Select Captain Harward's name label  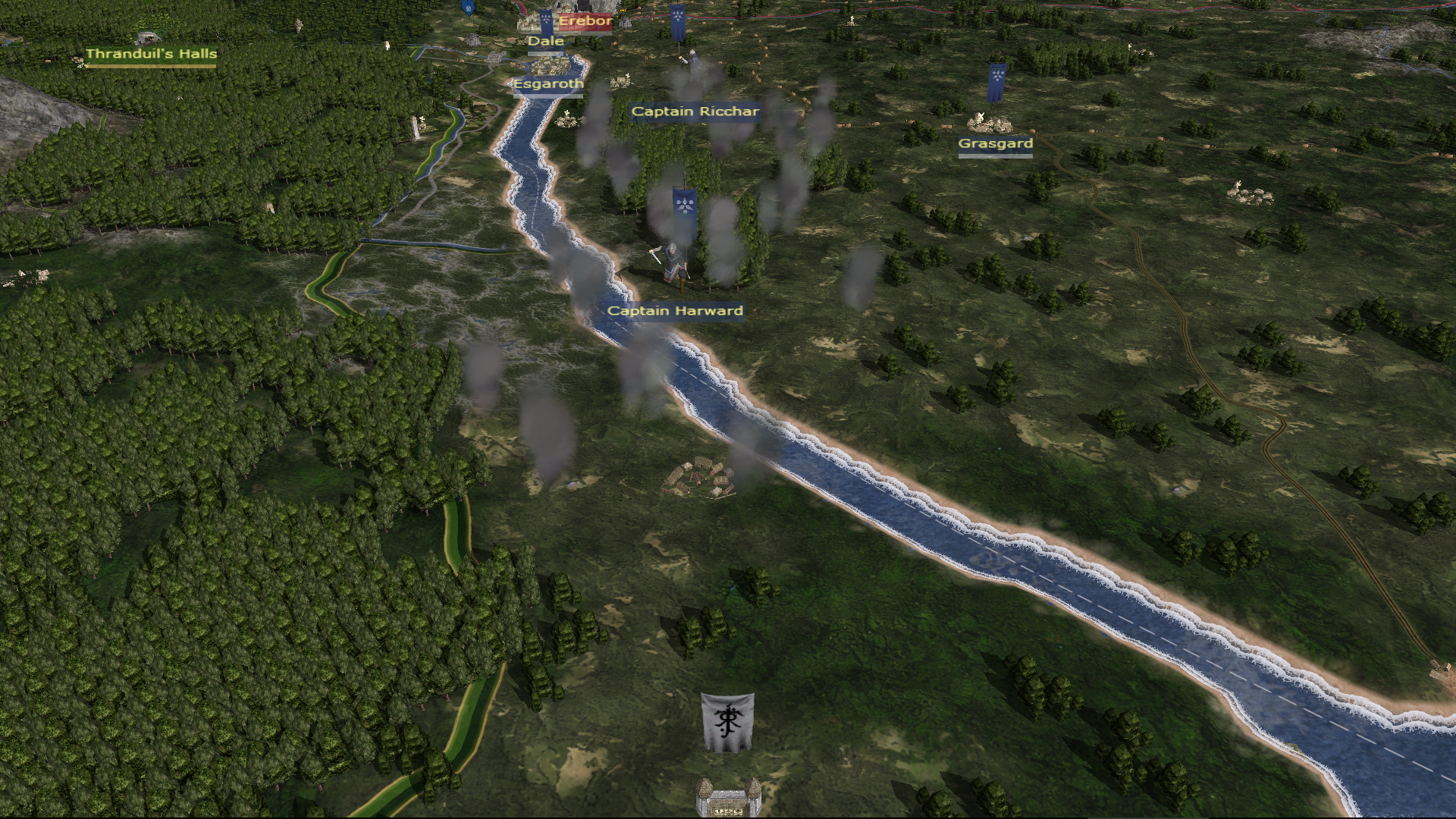(x=675, y=311)
